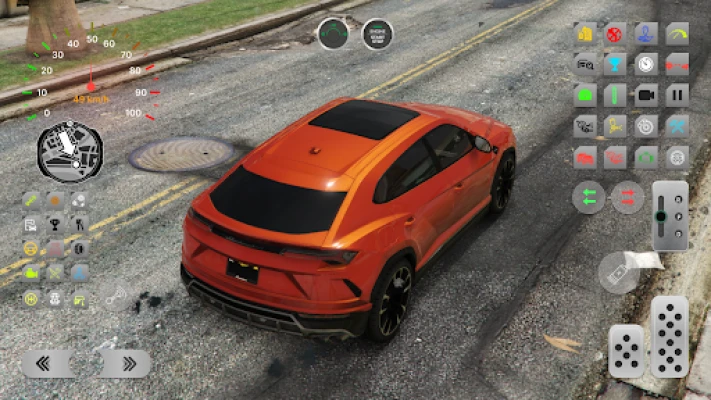Steer right with the right arrow button
The image size is (711, 400).
point(124,363)
